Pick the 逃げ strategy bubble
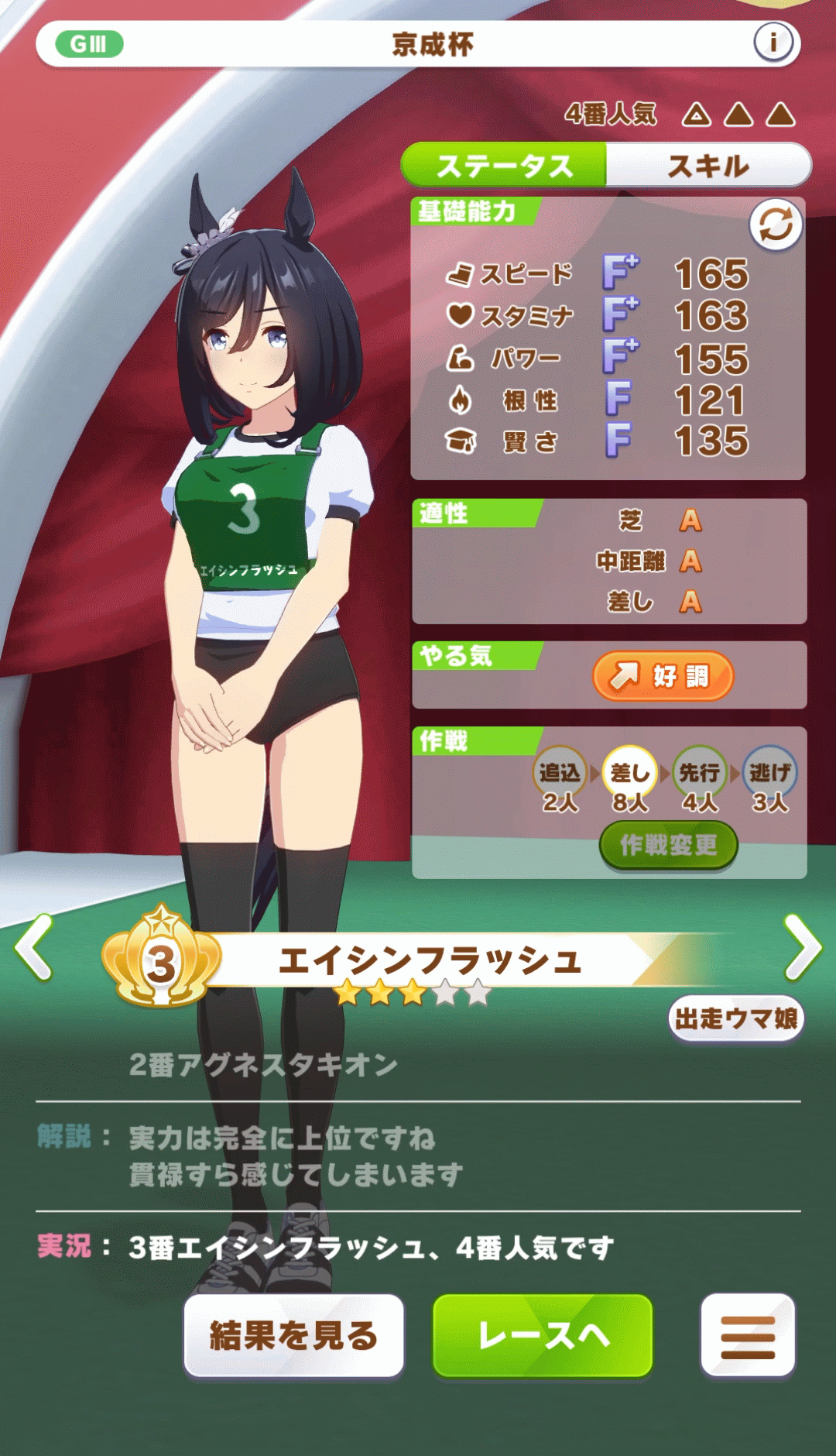Image resolution: width=836 pixels, height=1456 pixels. [x=769, y=772]
